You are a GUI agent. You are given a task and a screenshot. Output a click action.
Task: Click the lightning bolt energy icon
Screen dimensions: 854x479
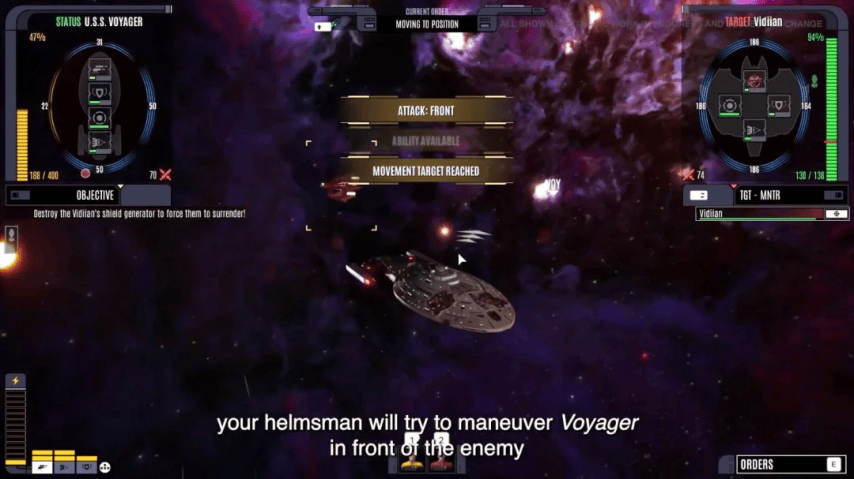pos(15,381)
